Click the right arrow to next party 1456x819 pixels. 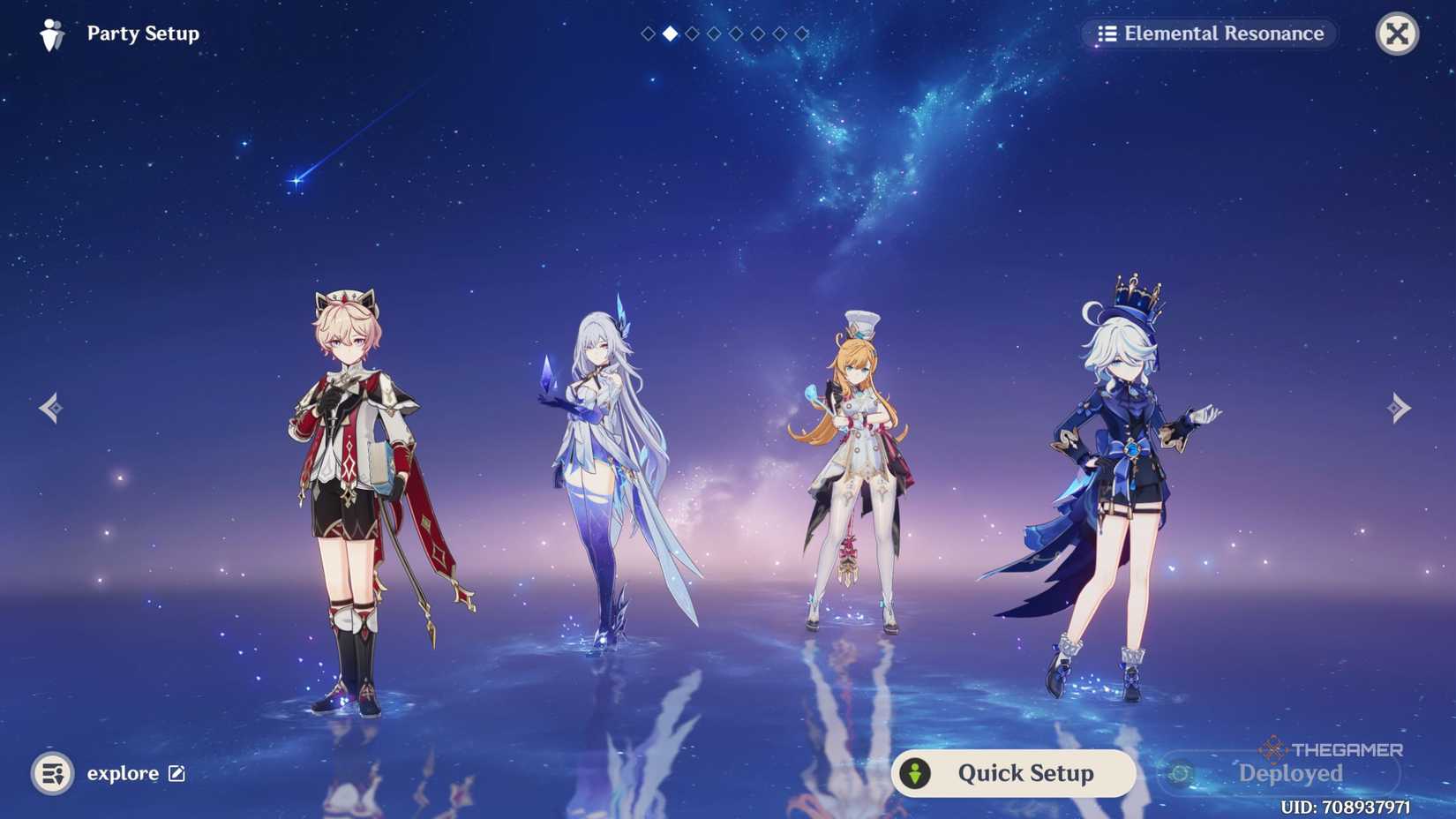point(1400,407)
